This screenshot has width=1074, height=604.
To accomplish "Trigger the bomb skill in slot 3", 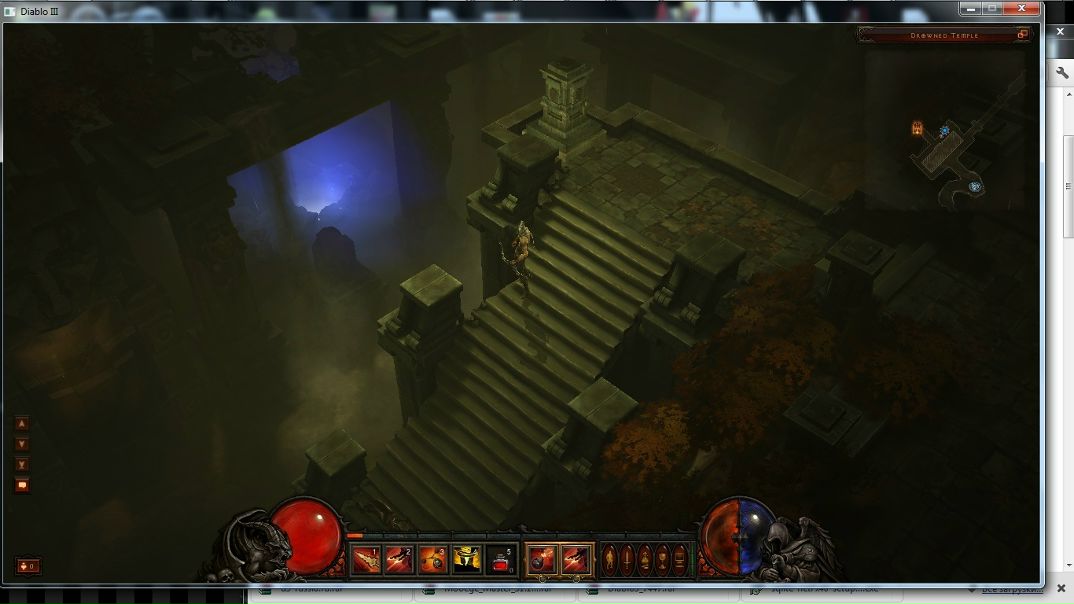I will tap(432, 560).
